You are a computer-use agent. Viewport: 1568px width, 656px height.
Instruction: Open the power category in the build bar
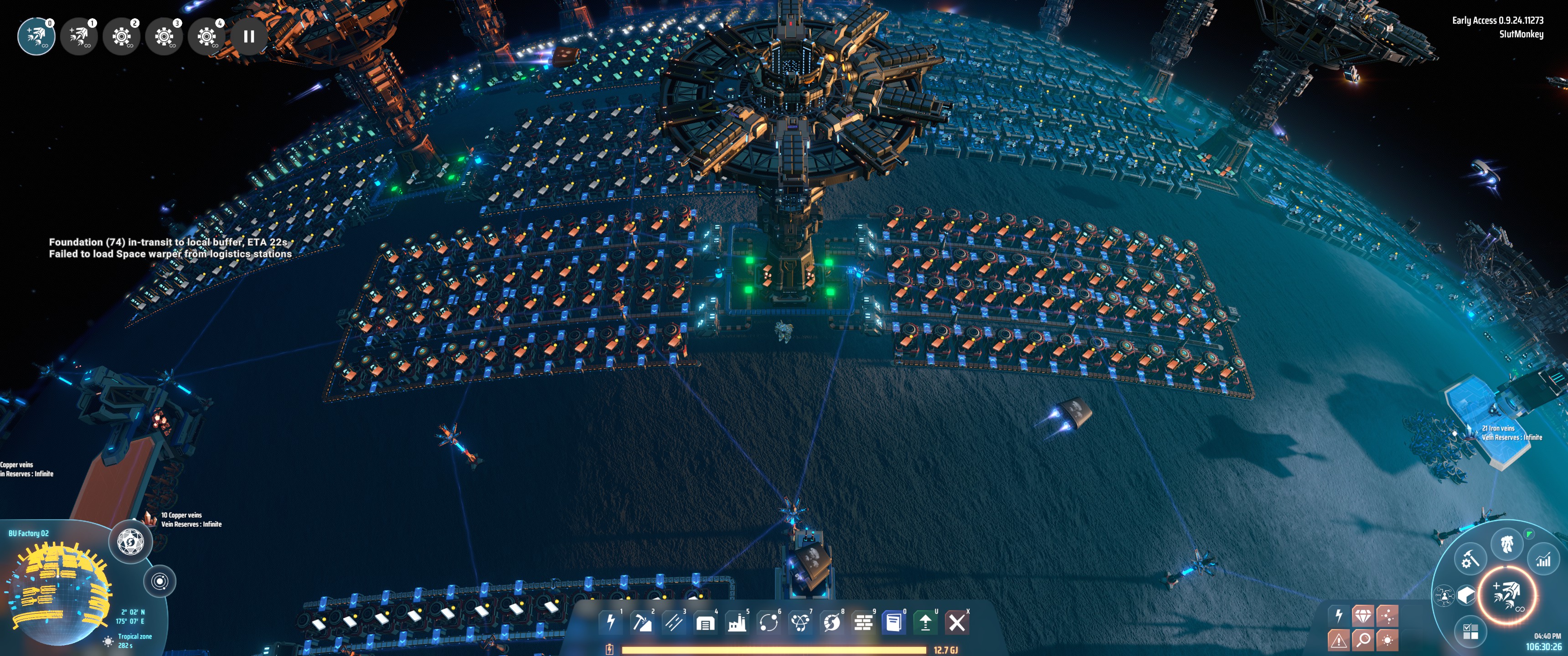pyautogui.click(x=610, y=622)
